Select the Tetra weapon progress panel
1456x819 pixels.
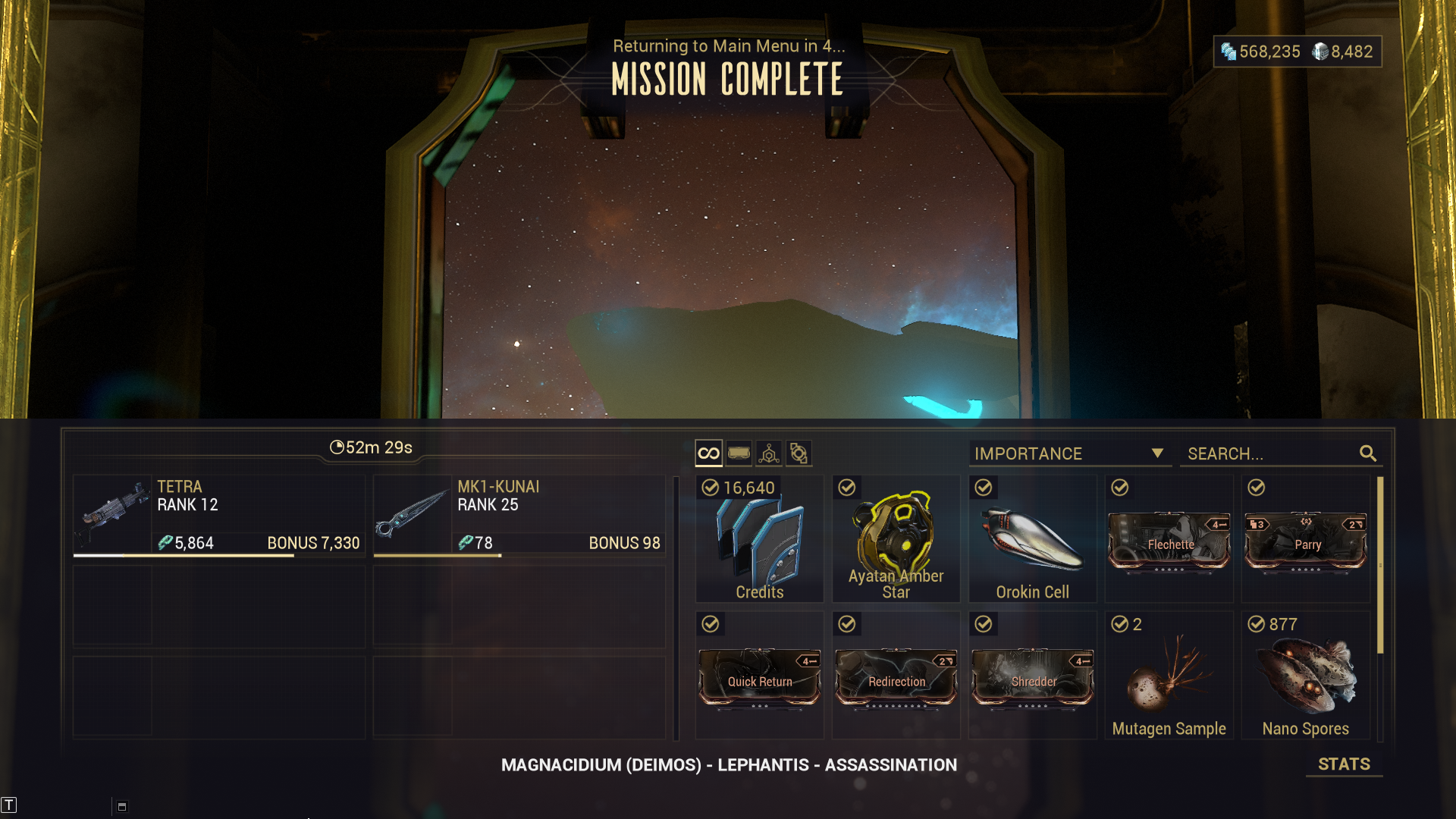(219, 516)
